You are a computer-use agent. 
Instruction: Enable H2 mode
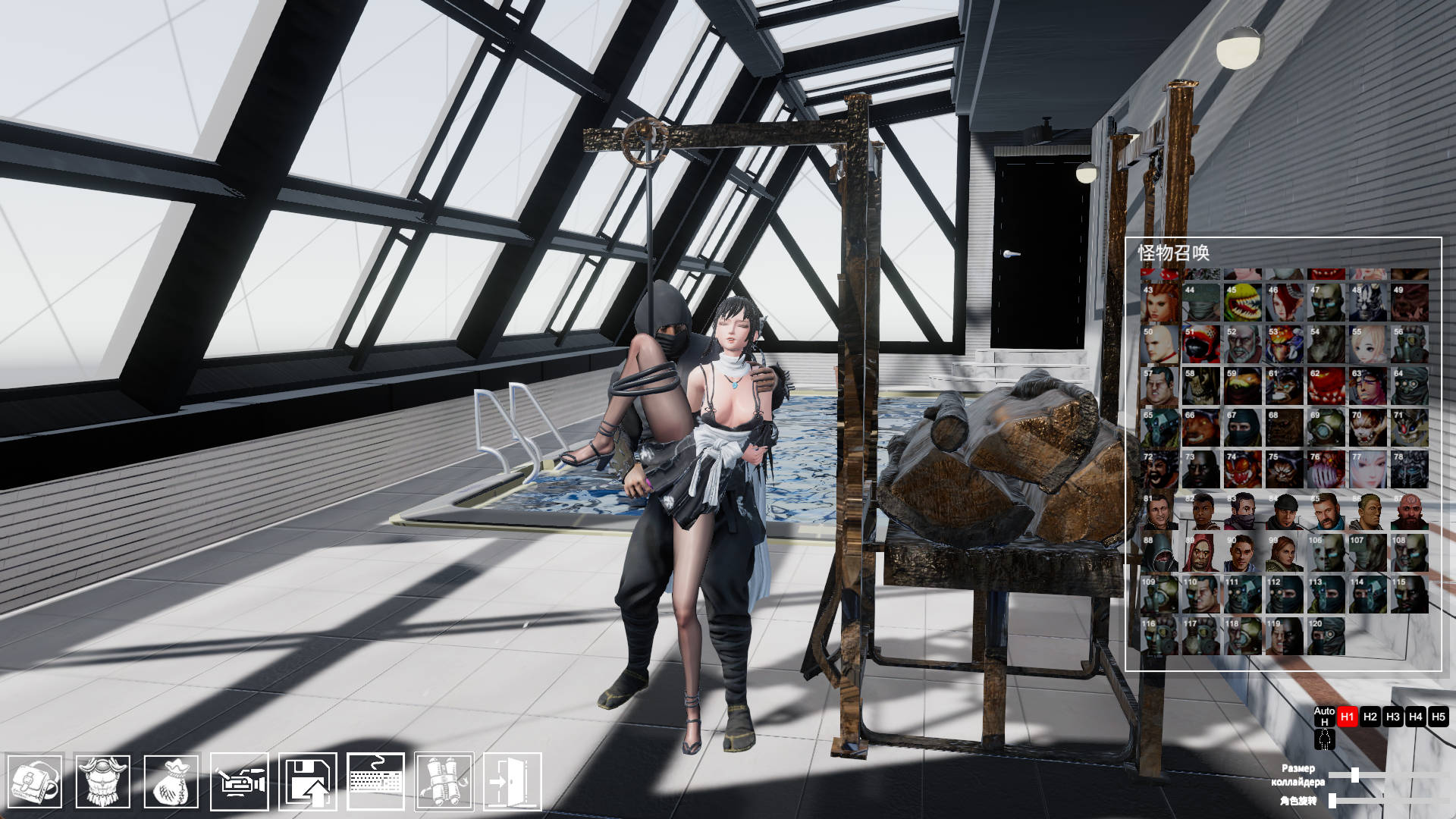pyautogui.click(x=1370, y=717)
